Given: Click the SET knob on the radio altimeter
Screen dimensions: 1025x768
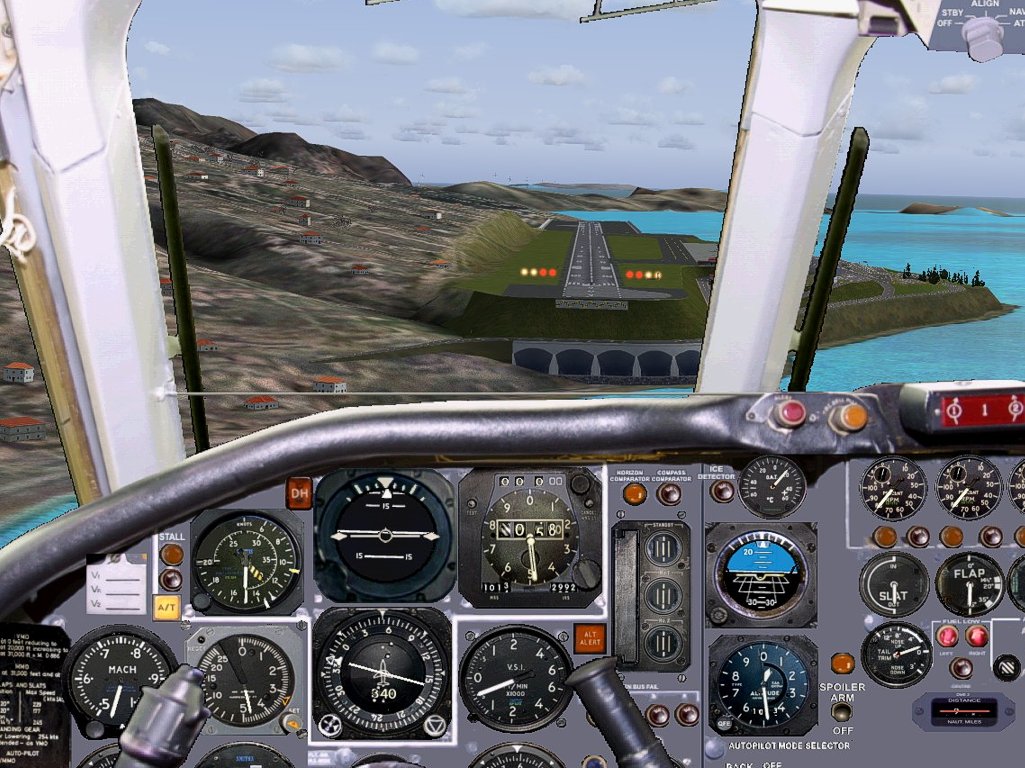Looking at the screenshot, I should (x=293, y=721).
